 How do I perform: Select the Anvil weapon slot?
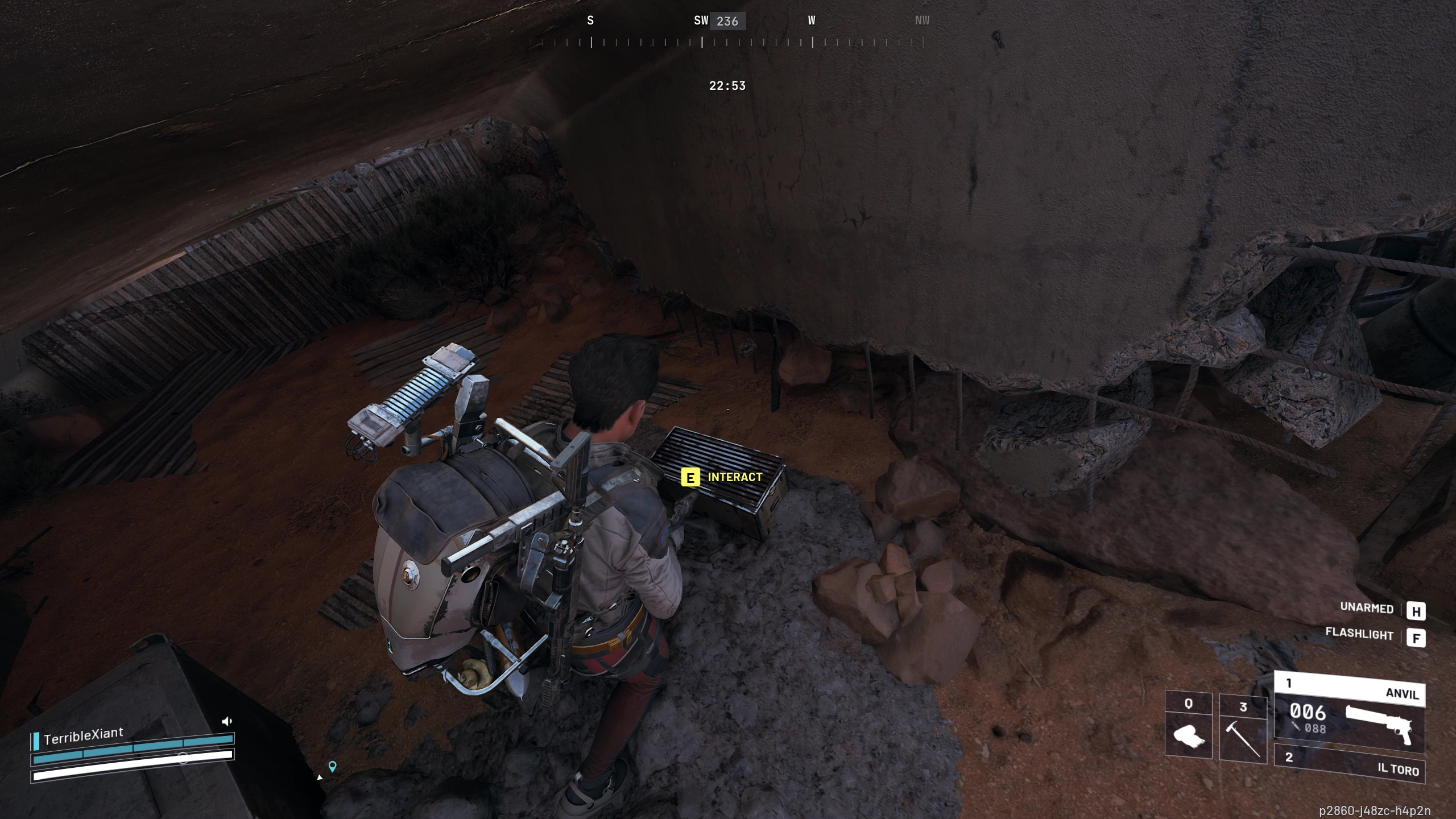point(1349,712)
